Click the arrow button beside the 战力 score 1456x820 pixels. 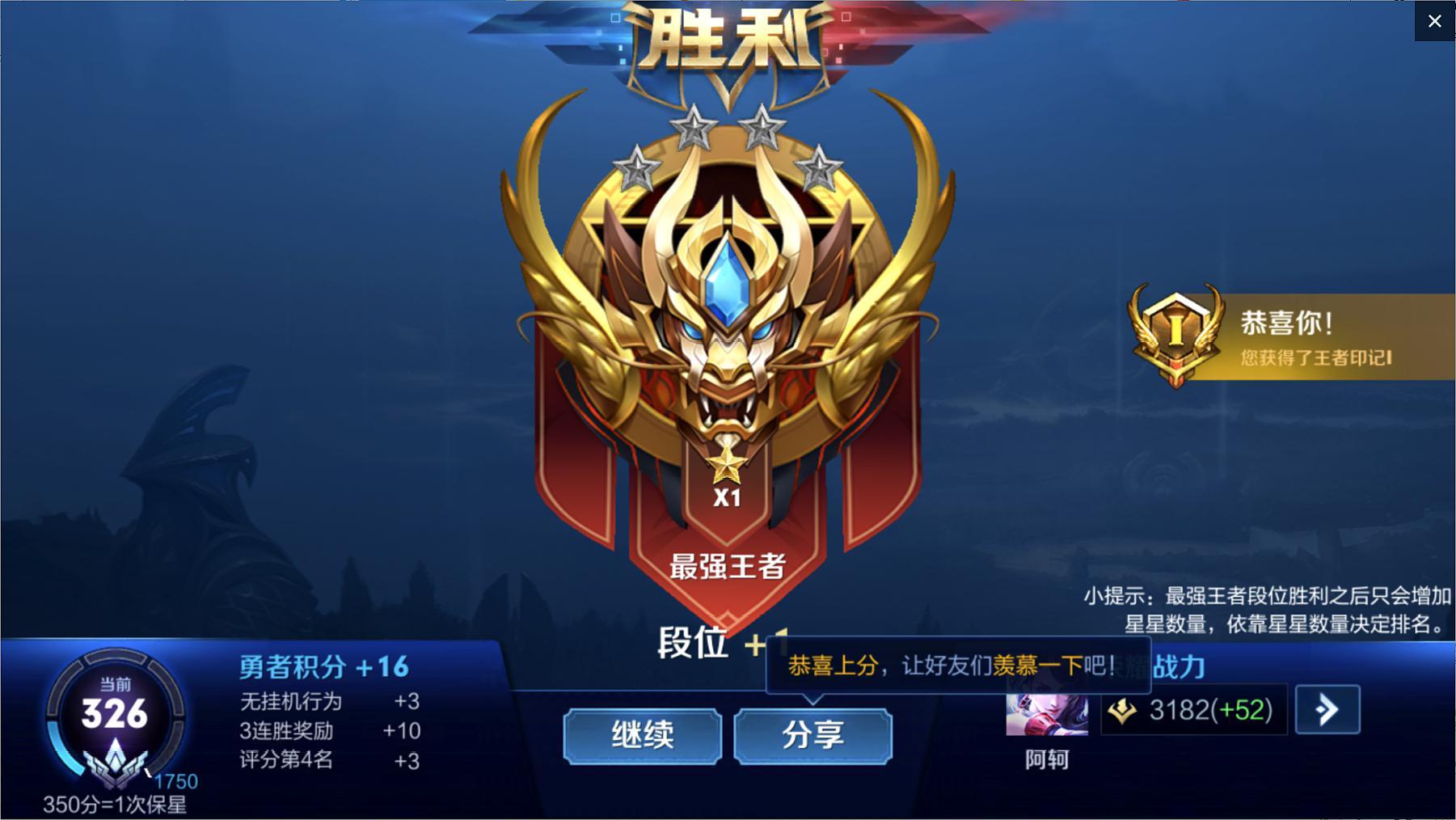pos(1327,710)
